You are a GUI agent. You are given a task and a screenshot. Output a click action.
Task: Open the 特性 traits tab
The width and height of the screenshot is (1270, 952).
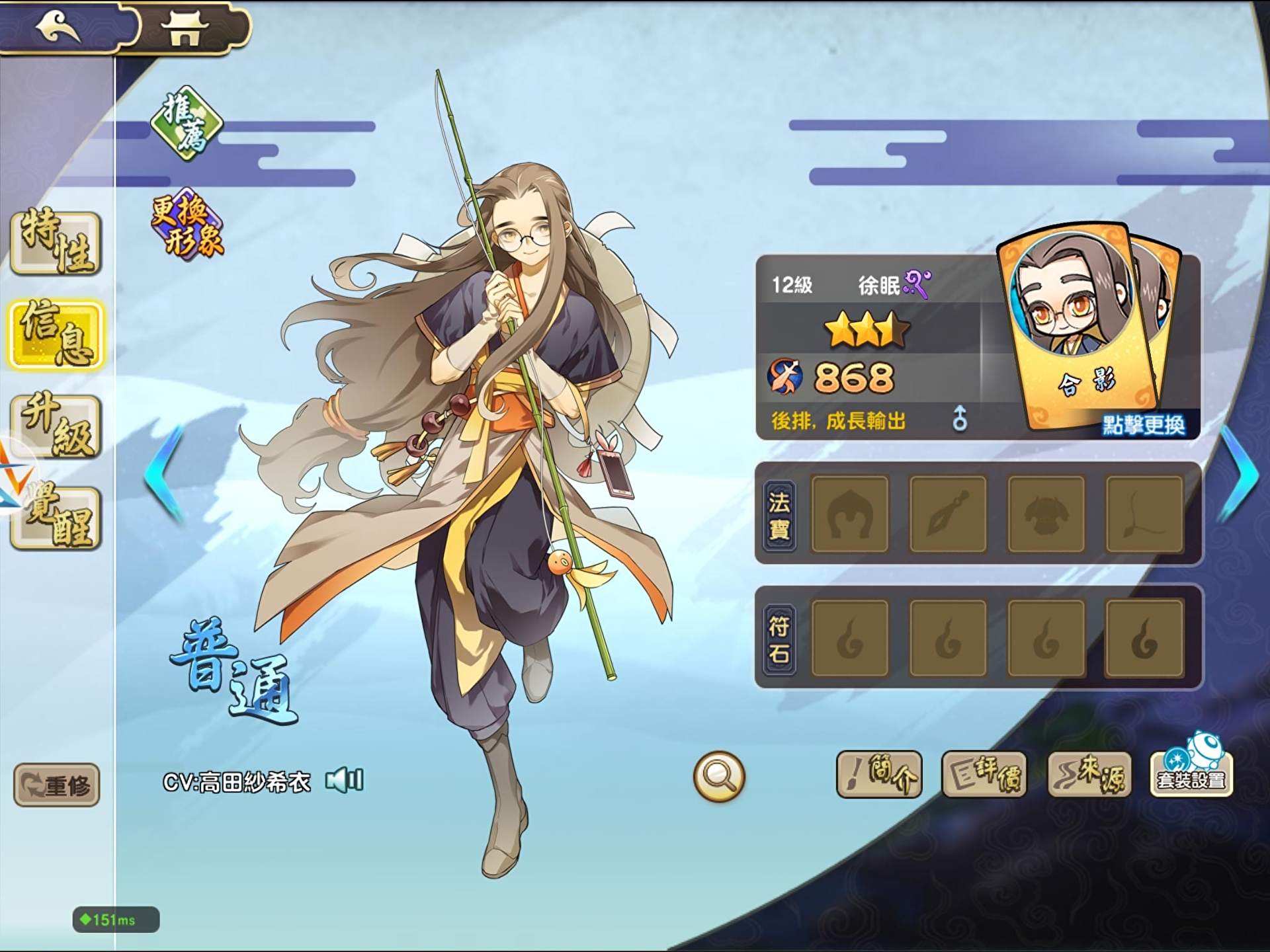click(x=56, y=243)
